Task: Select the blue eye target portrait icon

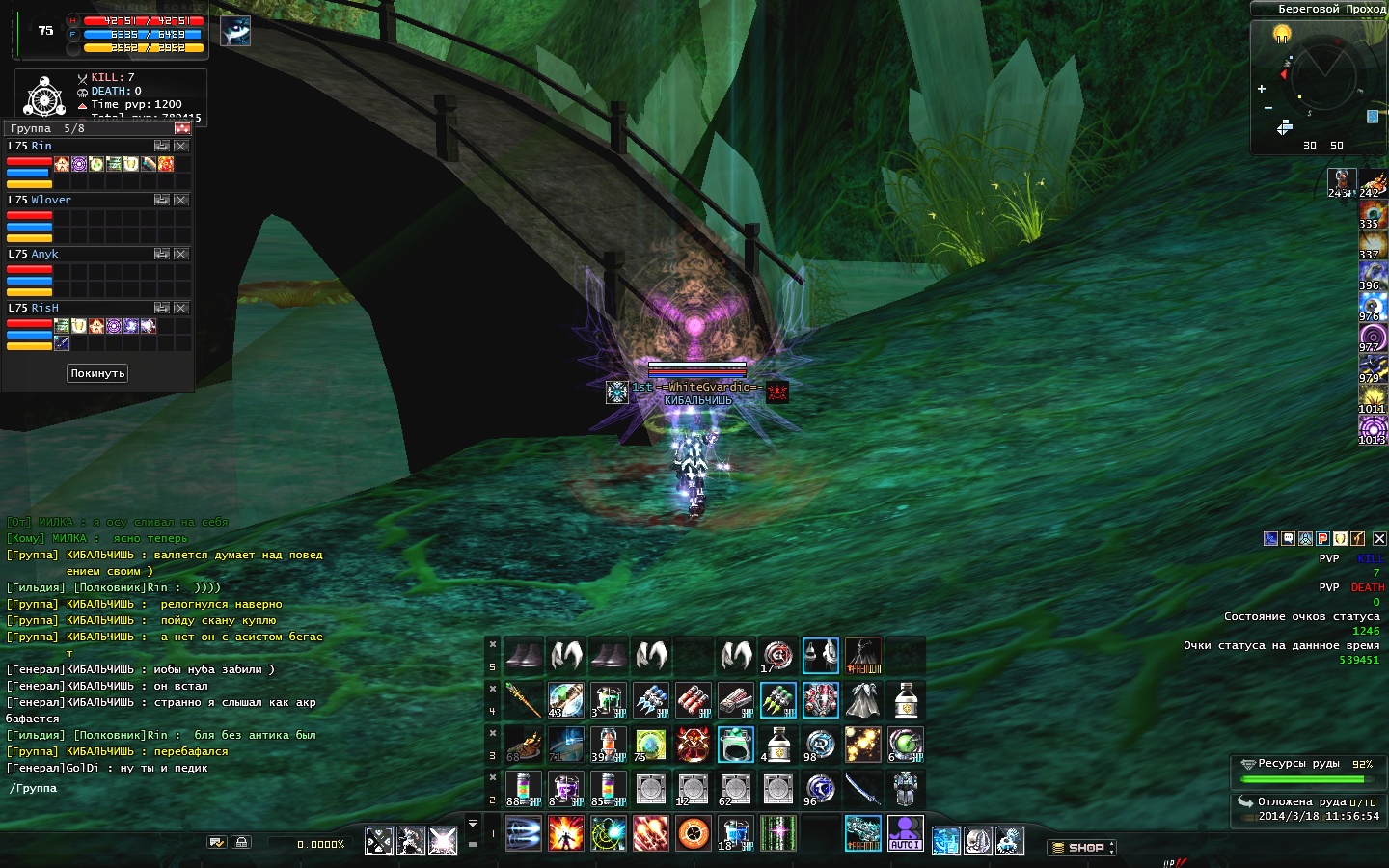Action: (235, 32)
